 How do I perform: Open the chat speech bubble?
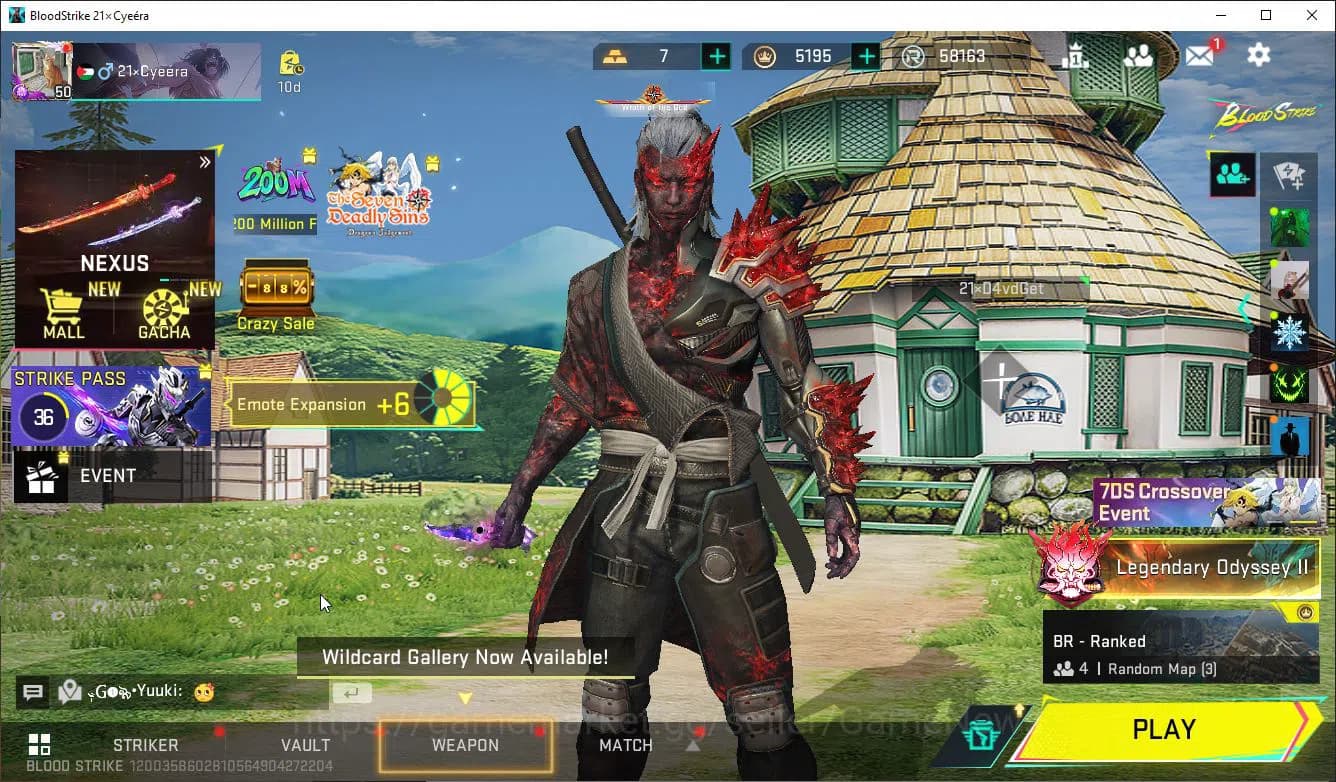tap(32, 692)
